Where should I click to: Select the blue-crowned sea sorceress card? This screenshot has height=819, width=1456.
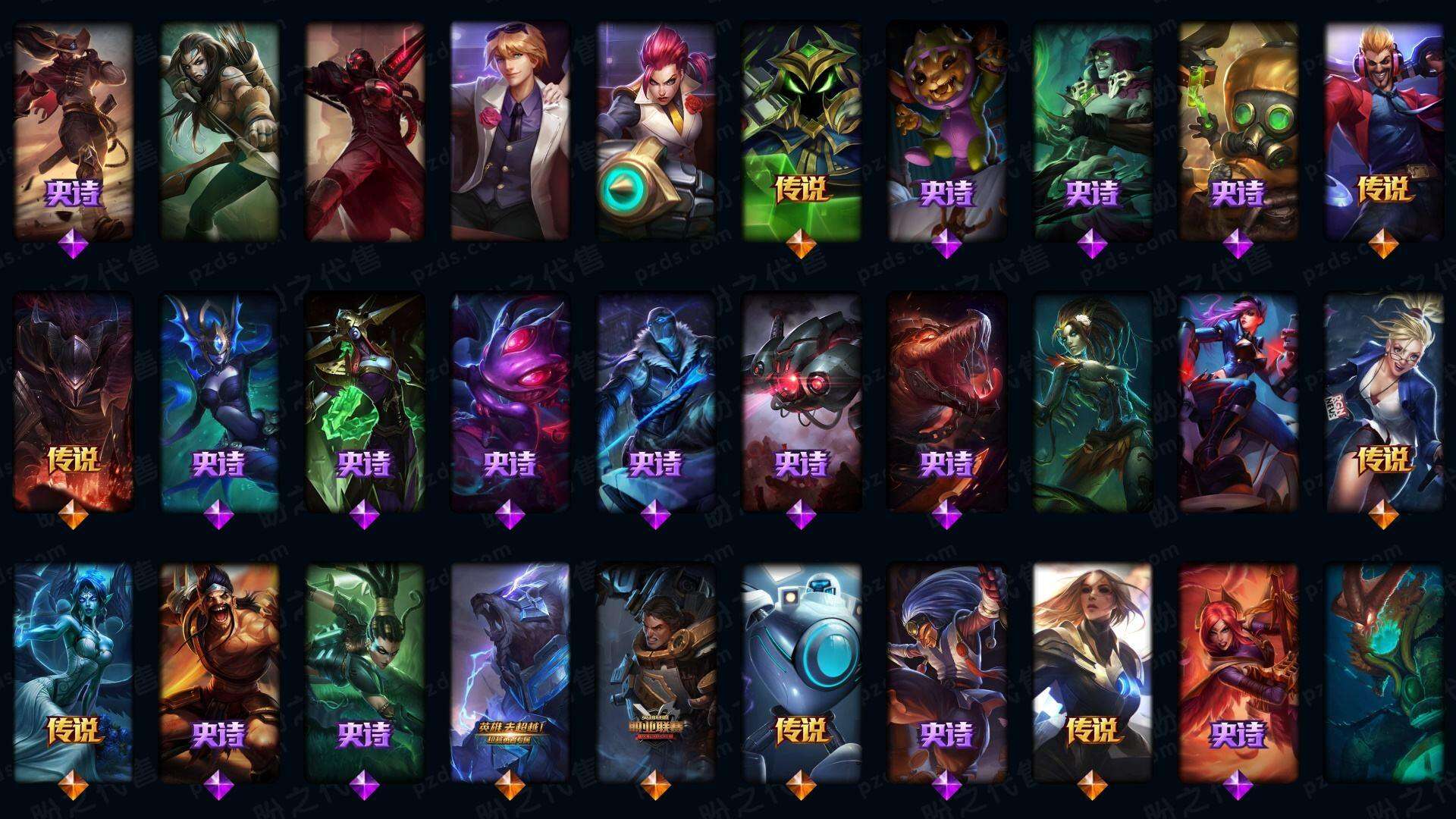click(219, 402)
